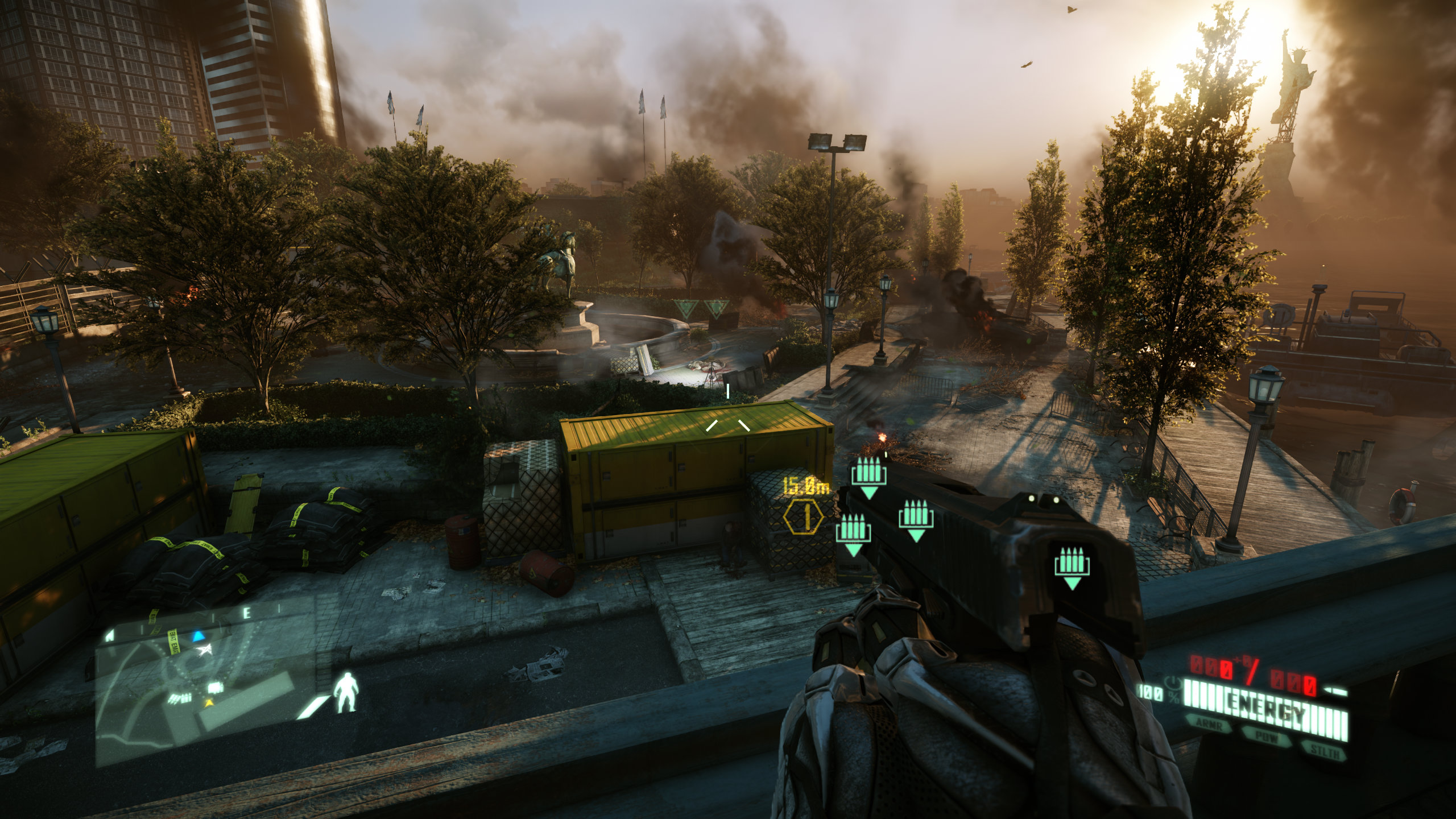Image resolution: width=1456 pixels, height=819 pixels.
Task: Click the power symbol beside energy percent
Action: tap(1173, 681)
